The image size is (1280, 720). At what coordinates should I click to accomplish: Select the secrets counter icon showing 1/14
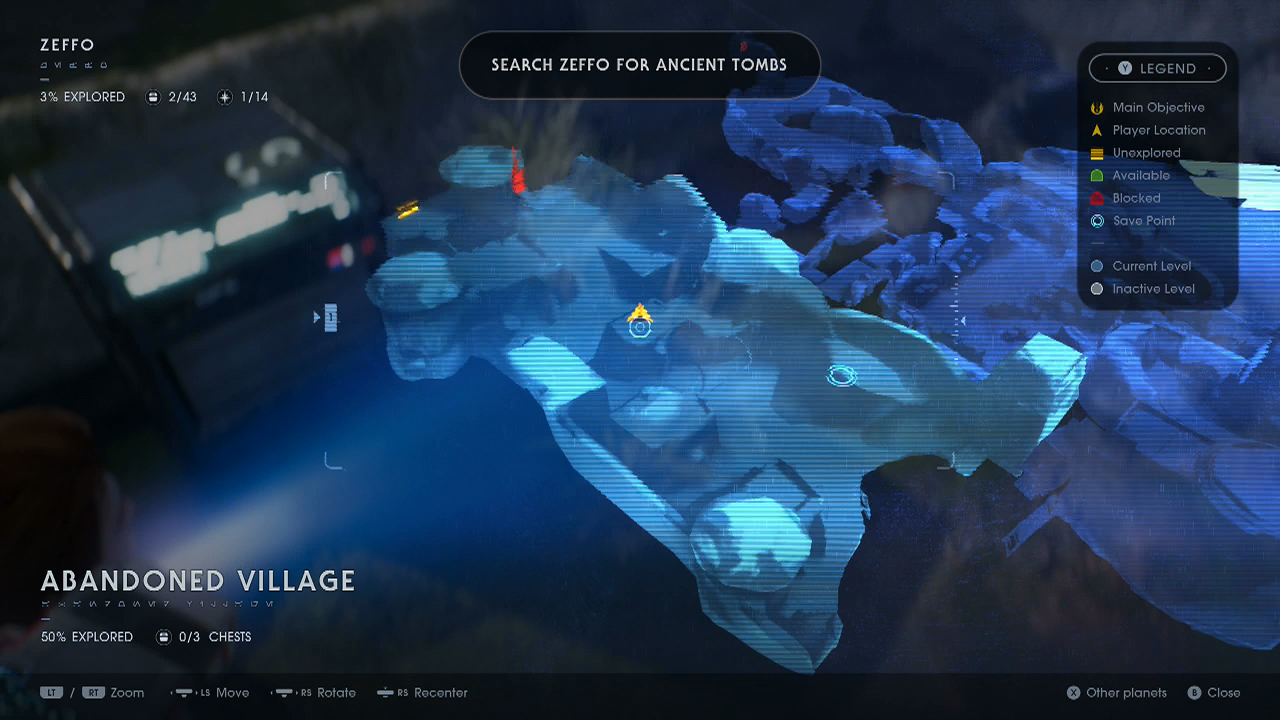point(224,97)
